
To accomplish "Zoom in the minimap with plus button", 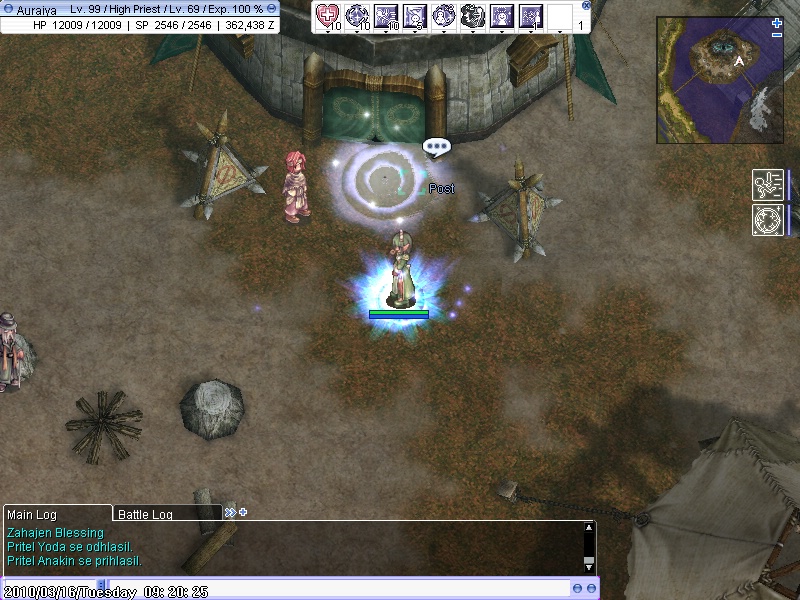I will (x=777, y=22).
